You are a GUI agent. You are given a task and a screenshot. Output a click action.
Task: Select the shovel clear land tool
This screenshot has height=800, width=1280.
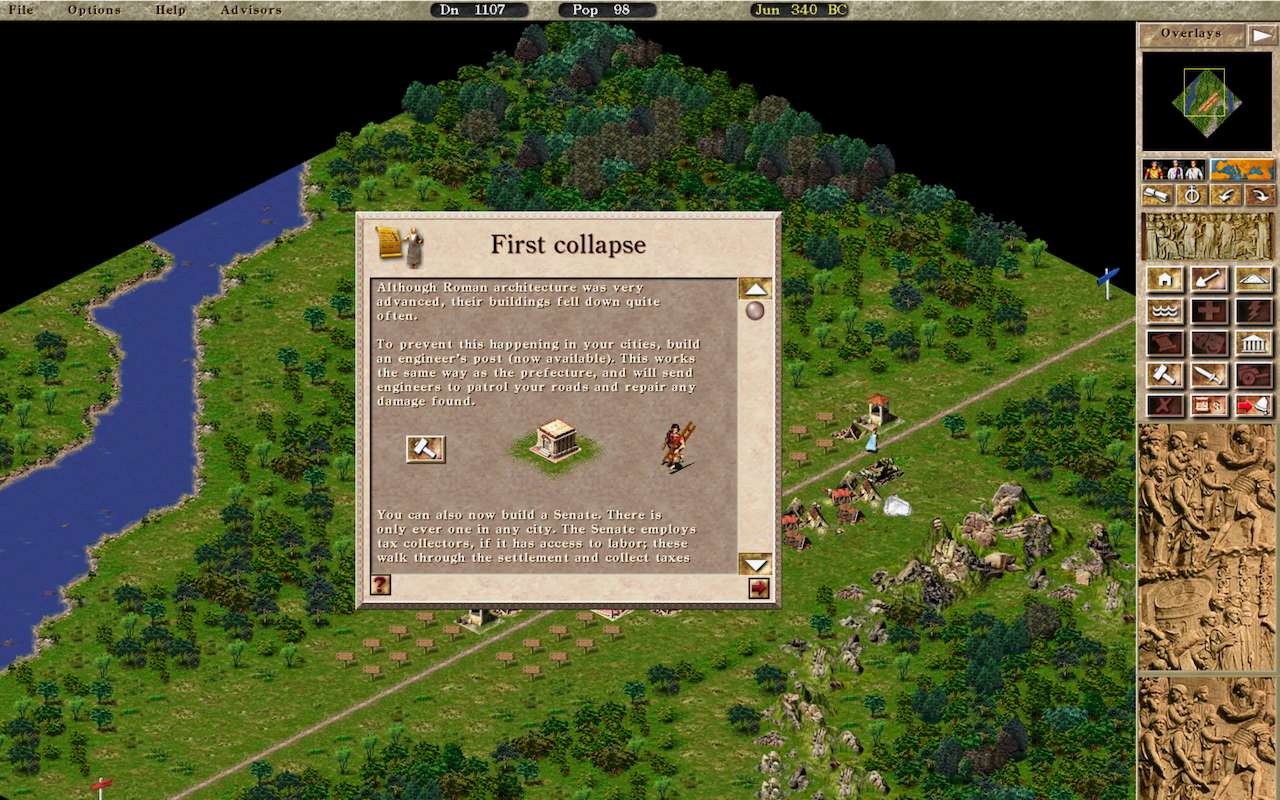coord(1209,279)
